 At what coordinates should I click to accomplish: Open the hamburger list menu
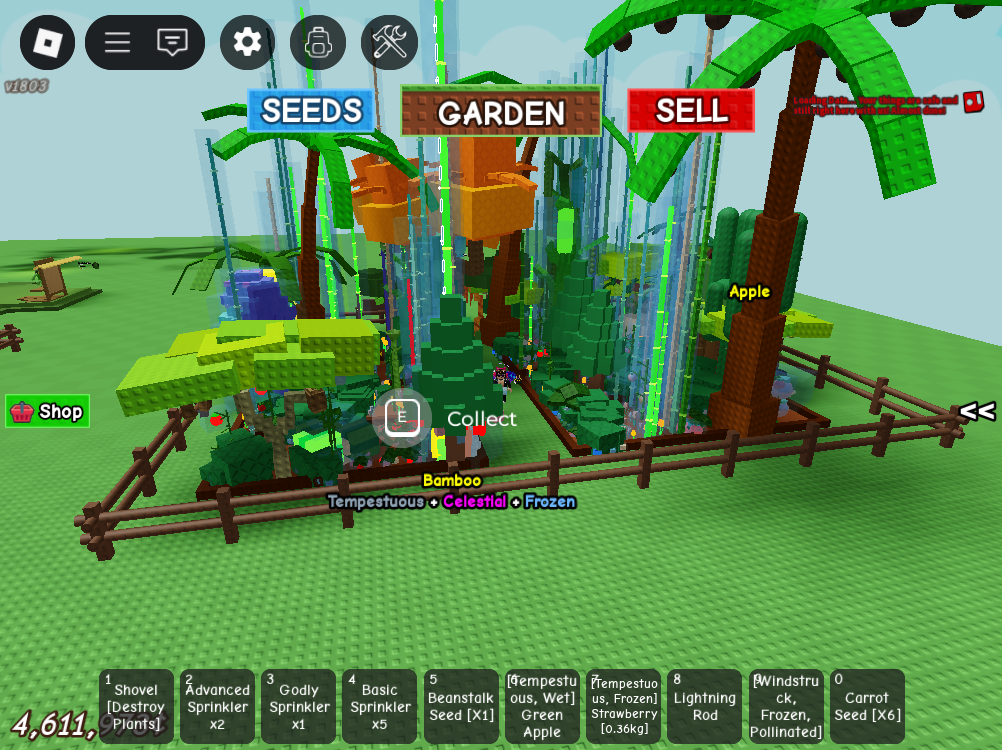pos(117,42)
